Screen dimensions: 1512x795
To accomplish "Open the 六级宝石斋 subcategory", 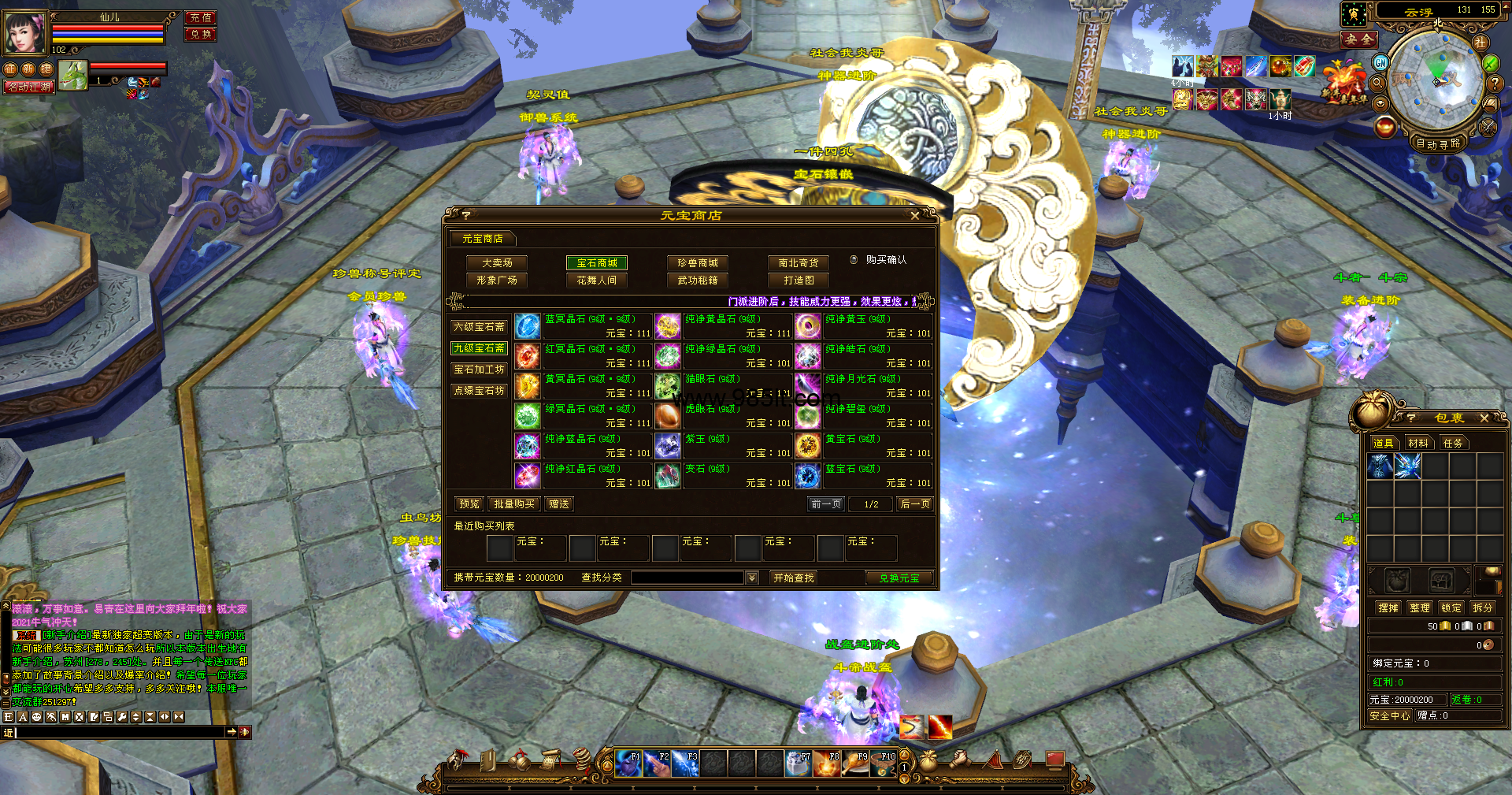I will tap(479, 327).
